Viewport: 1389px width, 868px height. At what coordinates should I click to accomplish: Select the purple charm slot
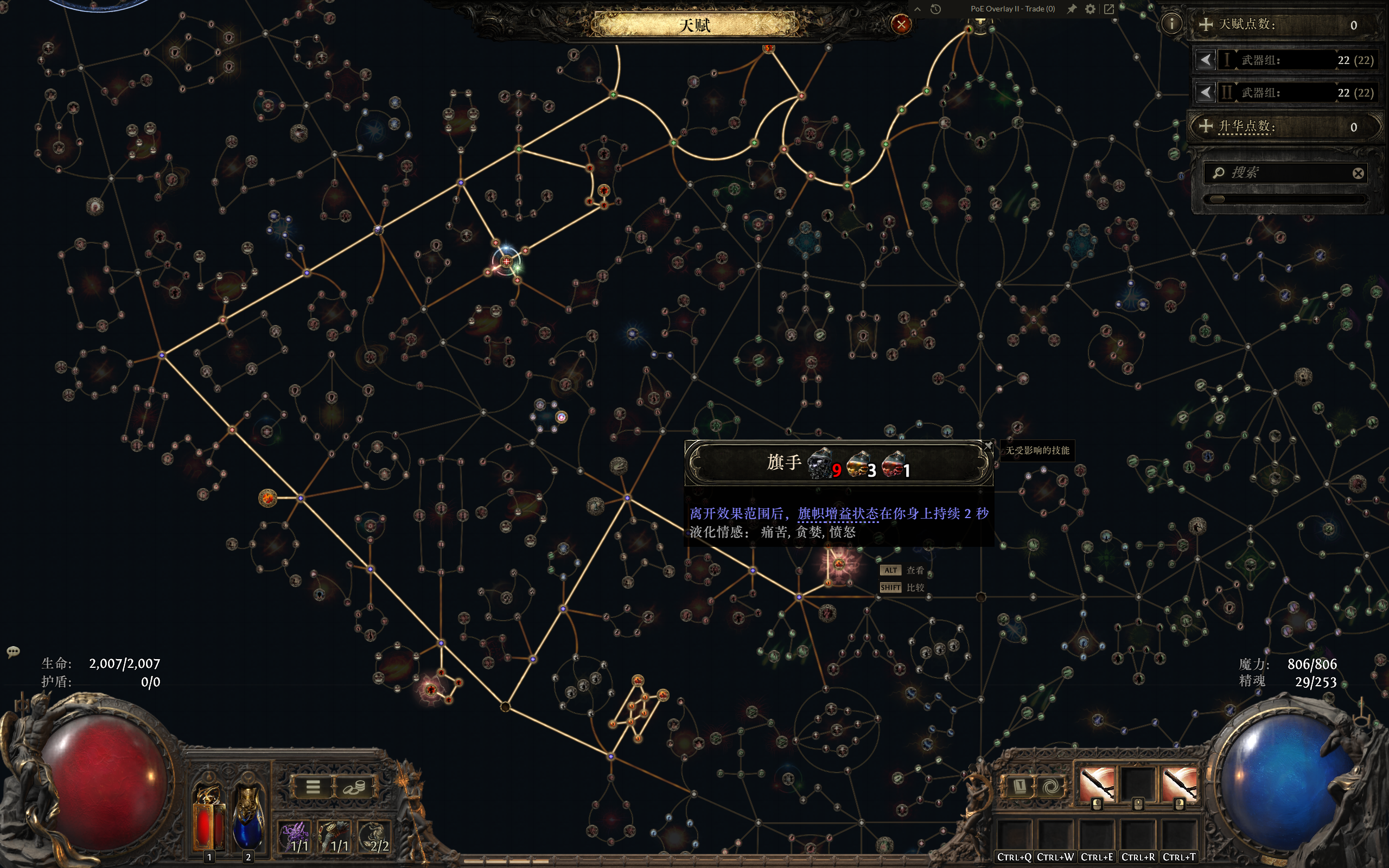pyautogui.click(x=296, y=837)
